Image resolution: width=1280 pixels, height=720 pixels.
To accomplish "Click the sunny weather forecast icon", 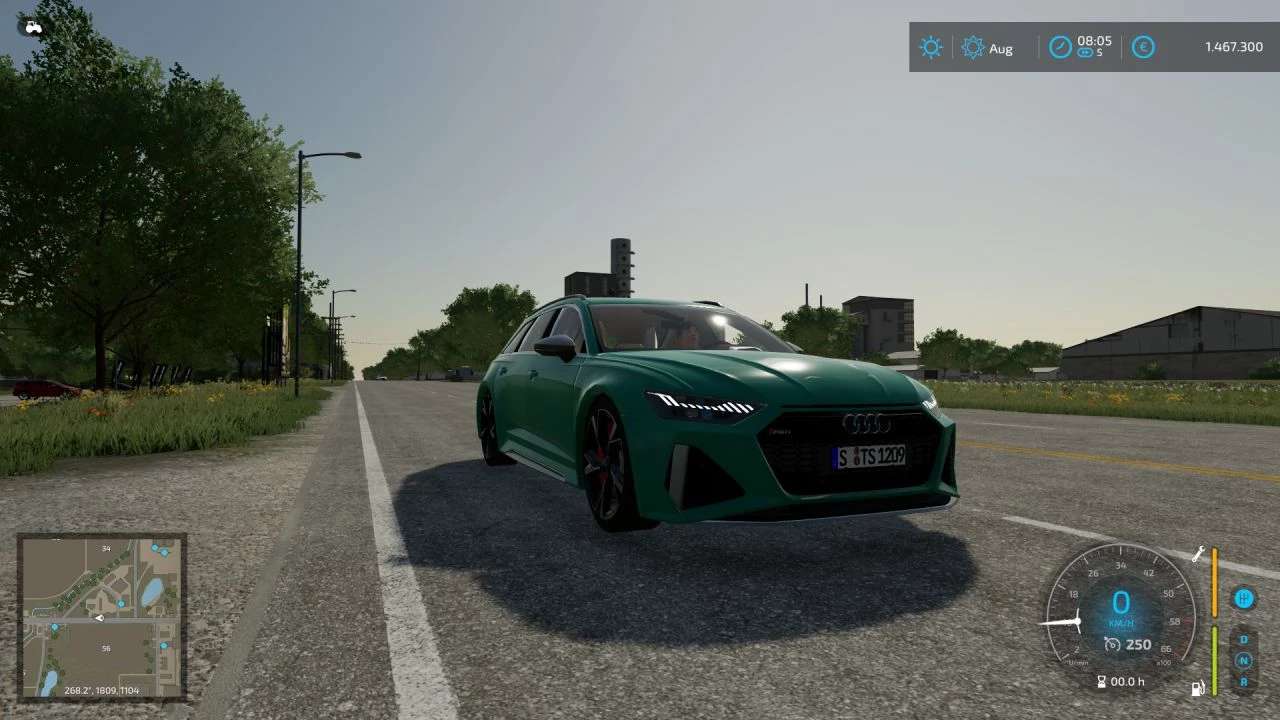I will tap(931, 47).
